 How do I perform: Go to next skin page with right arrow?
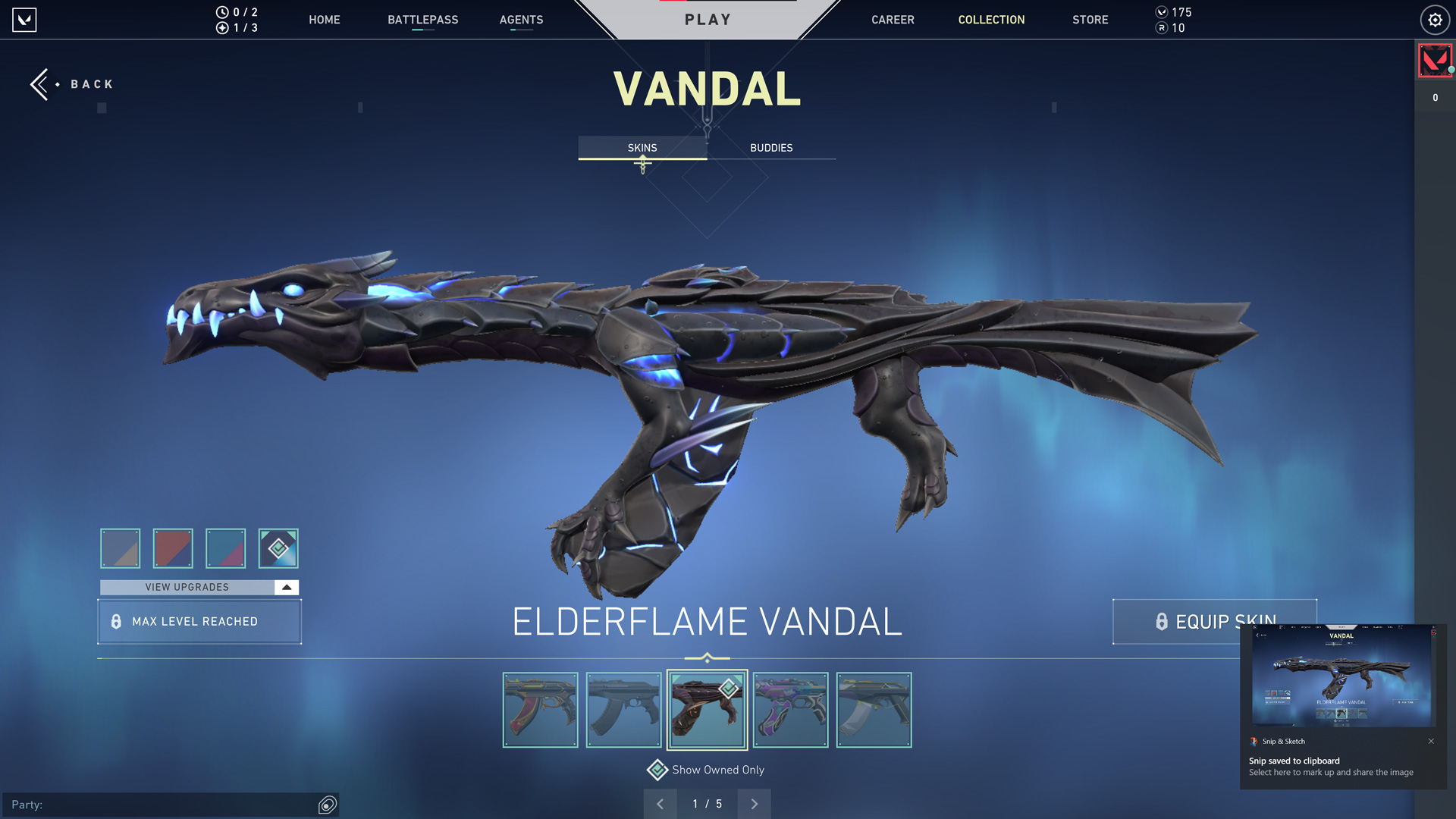754,804
